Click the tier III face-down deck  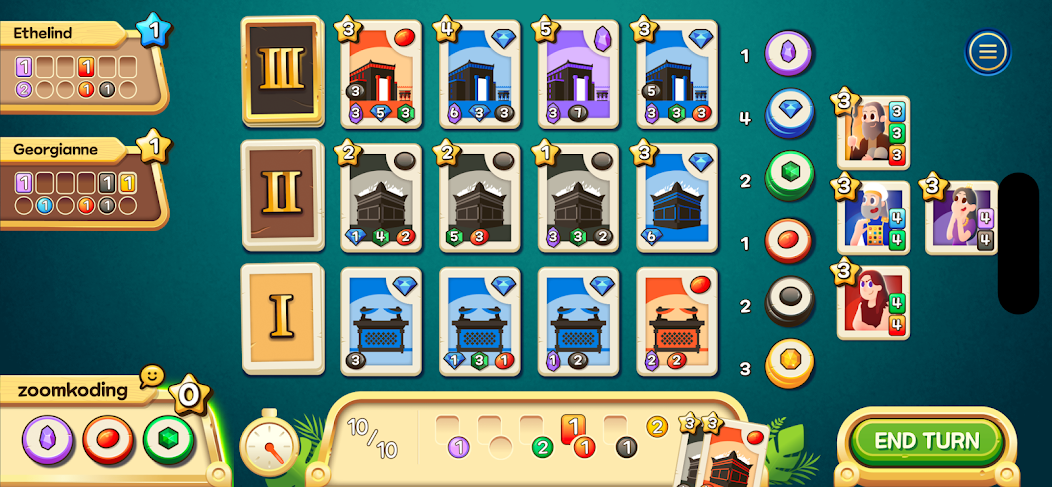282,69
